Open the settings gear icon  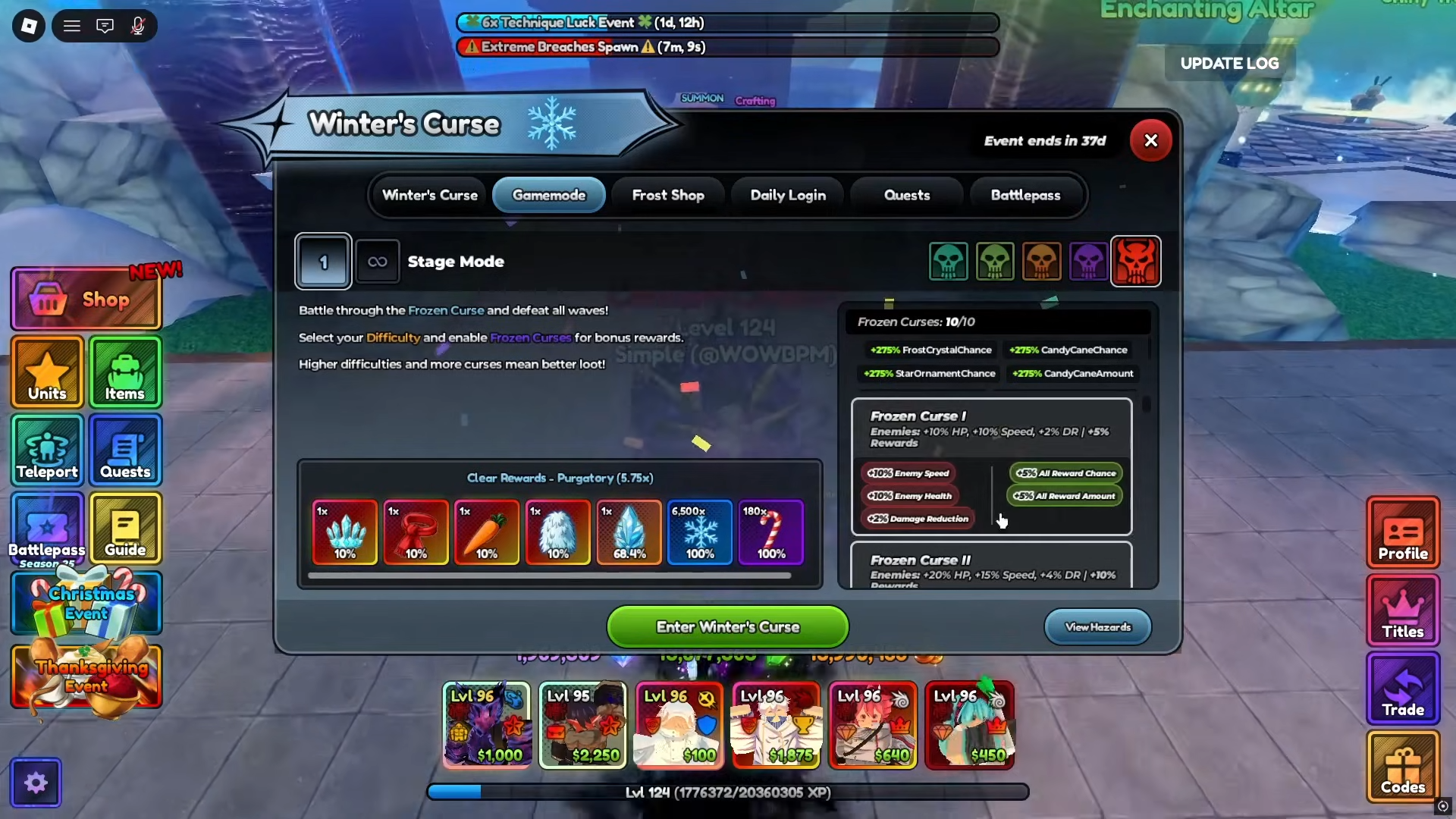tap(36, 783)
